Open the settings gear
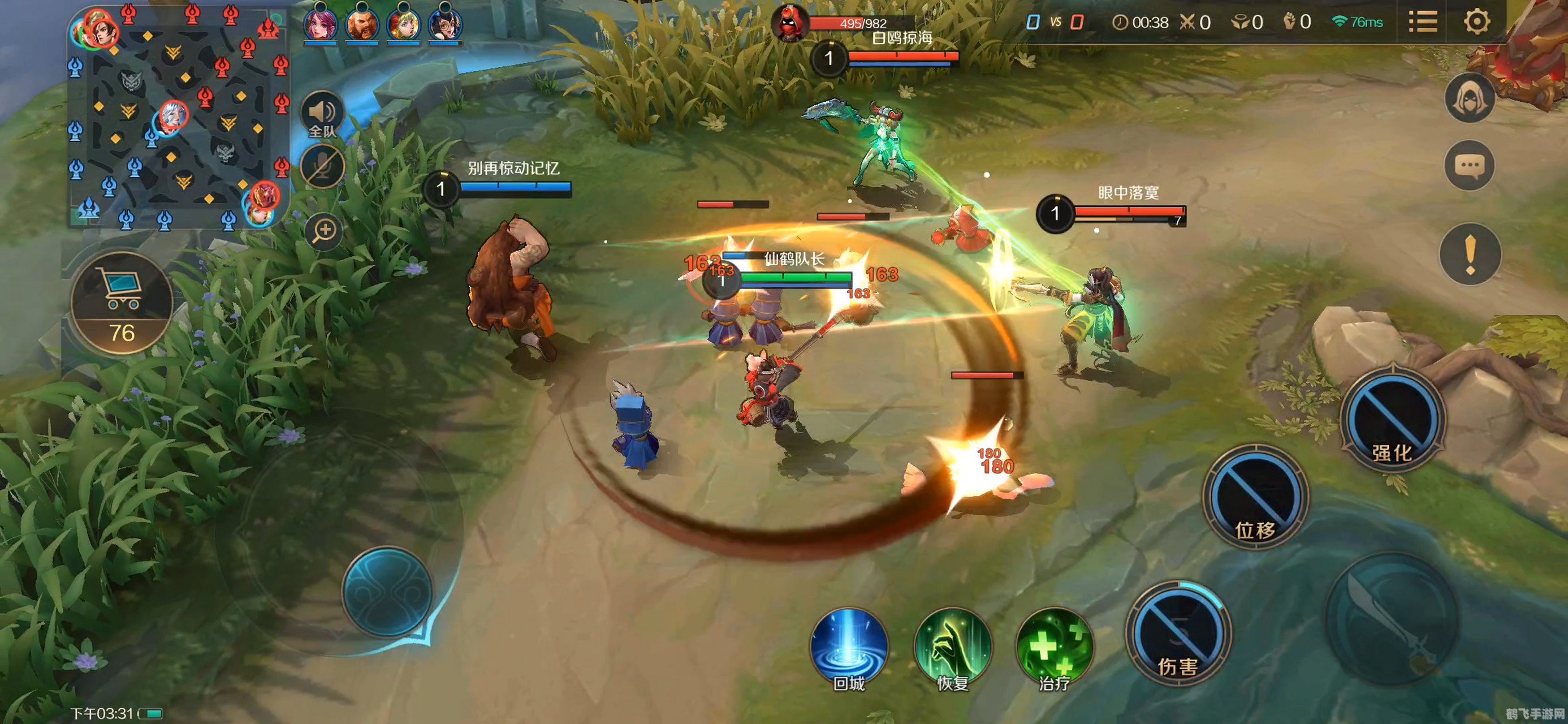 point(1477,22)
